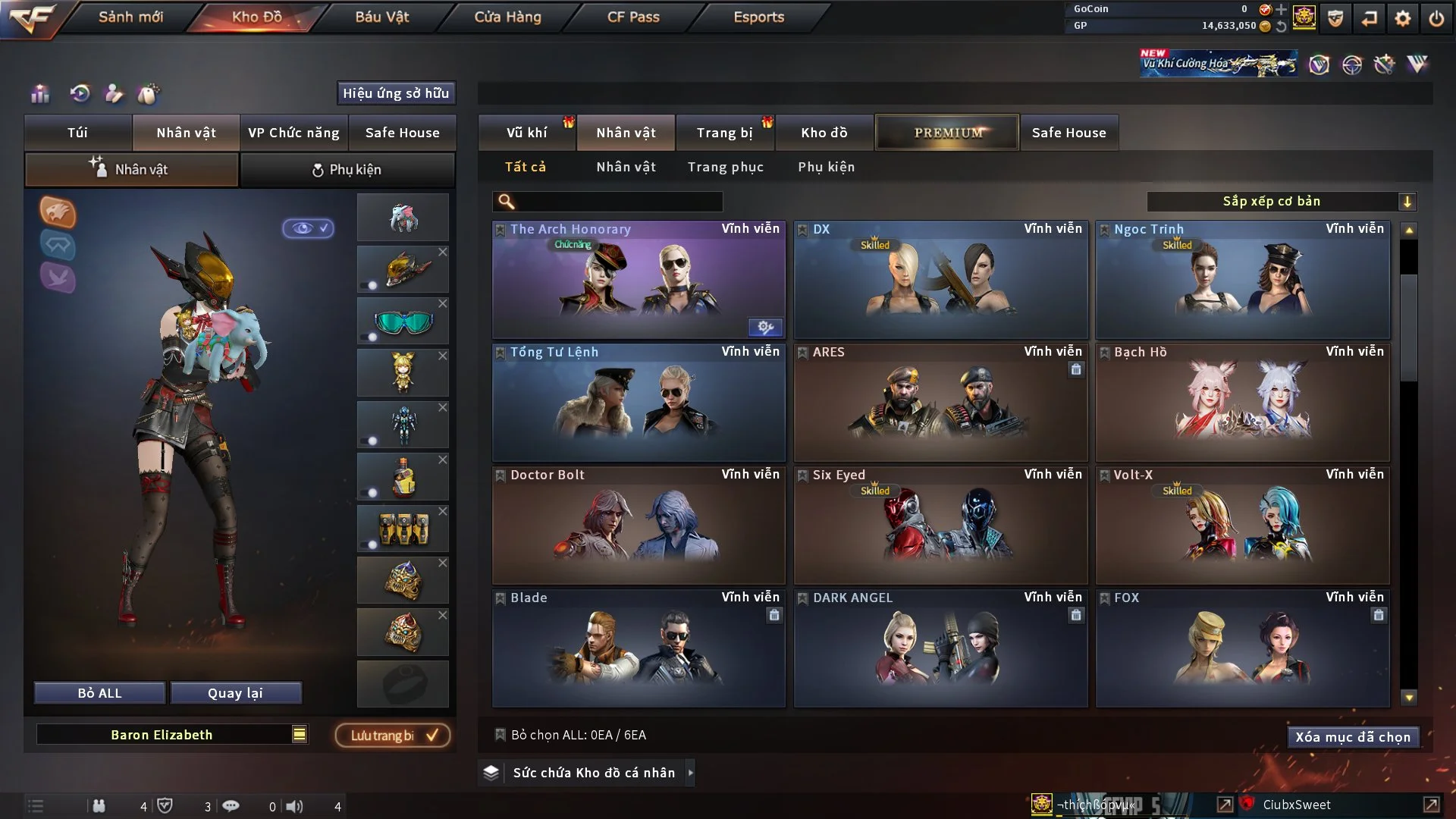Image resolution: width=1456 pixels, height=819 pixels.
Task: Click the Bỏ ALL button
Action: [x=99, y=693]
